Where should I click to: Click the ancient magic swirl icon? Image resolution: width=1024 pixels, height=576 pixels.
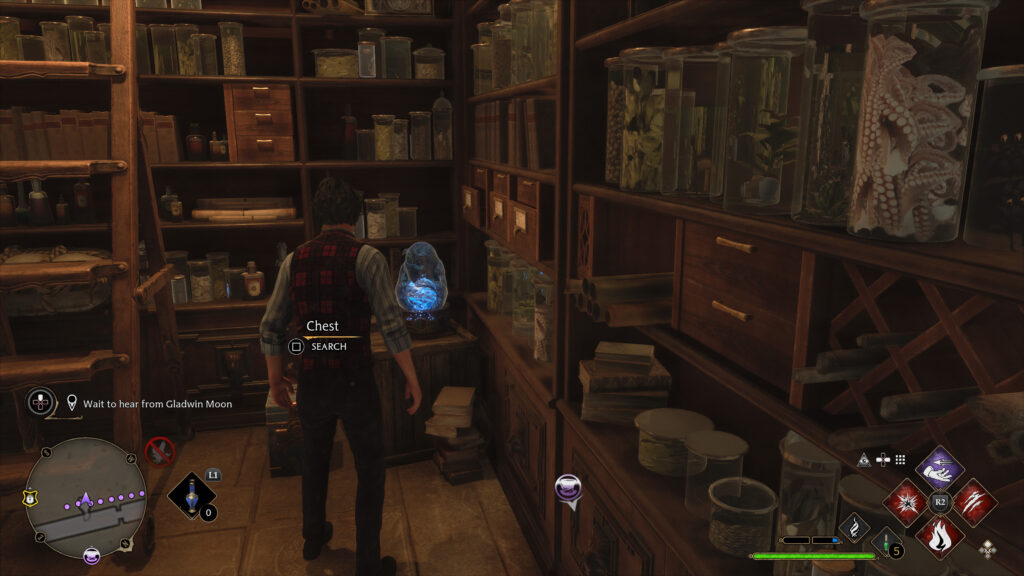855,525
